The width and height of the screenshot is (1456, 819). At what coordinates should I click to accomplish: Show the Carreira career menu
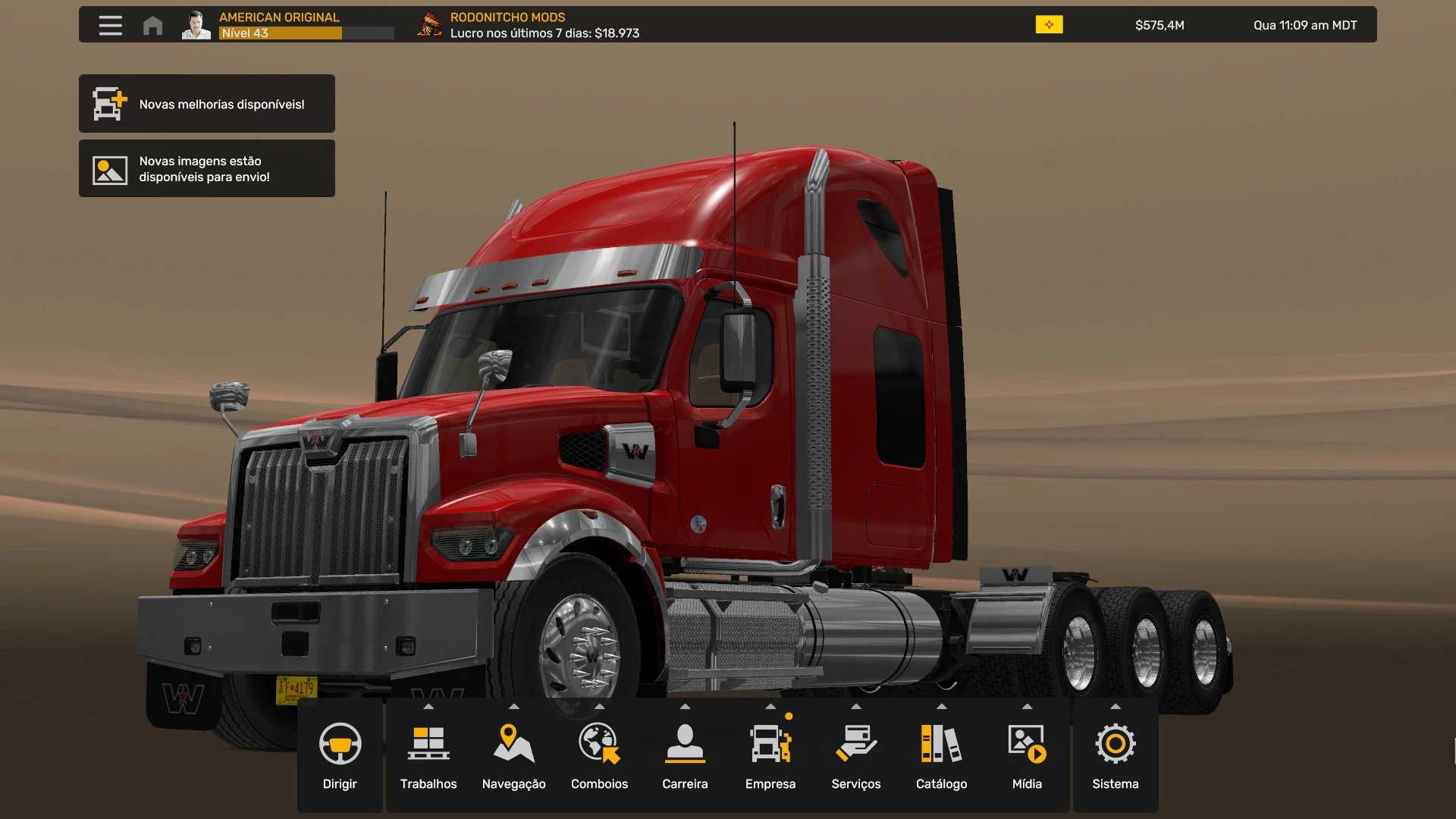click(685, 756)
